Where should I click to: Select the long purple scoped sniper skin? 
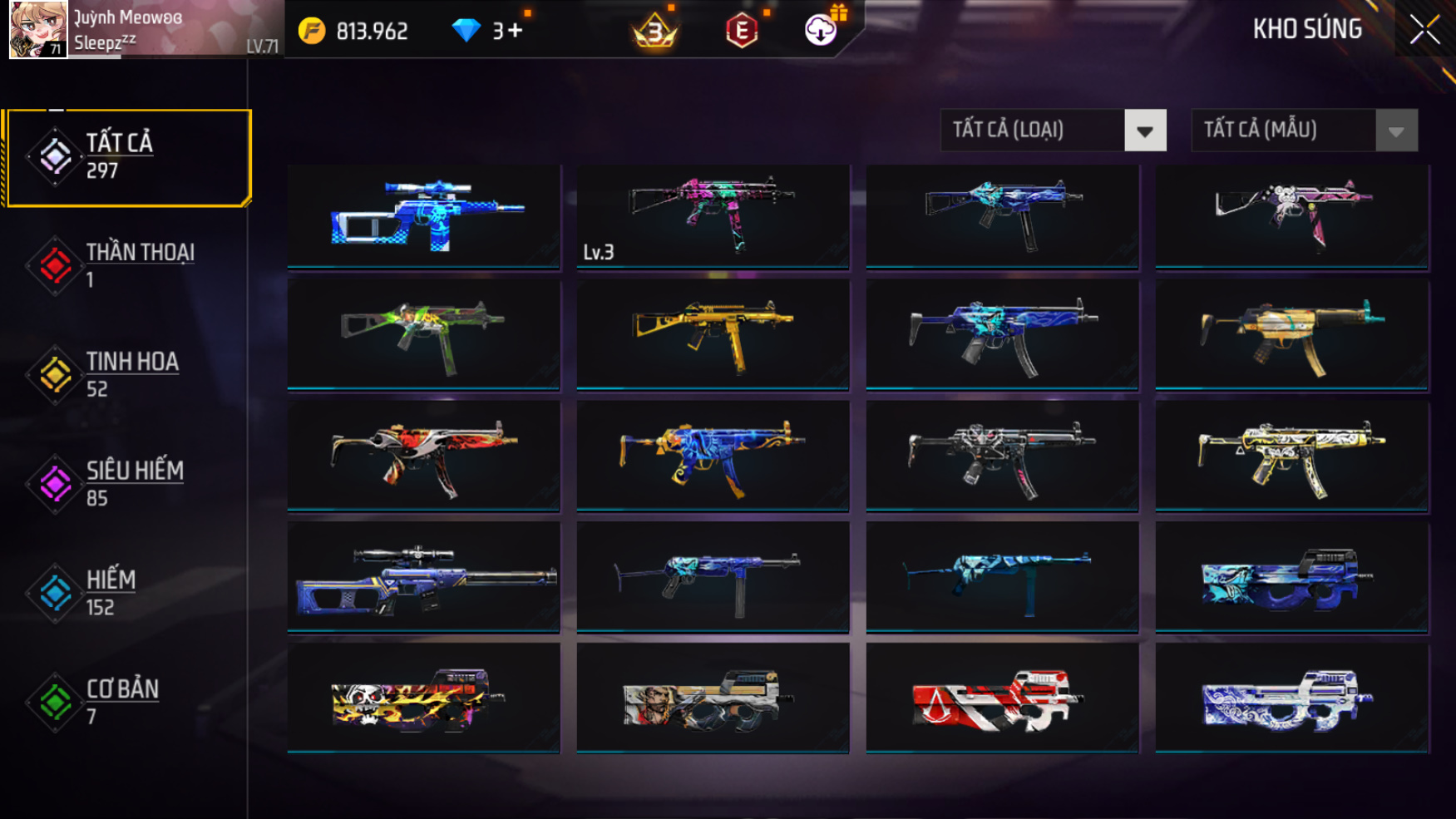coord(423,577)
